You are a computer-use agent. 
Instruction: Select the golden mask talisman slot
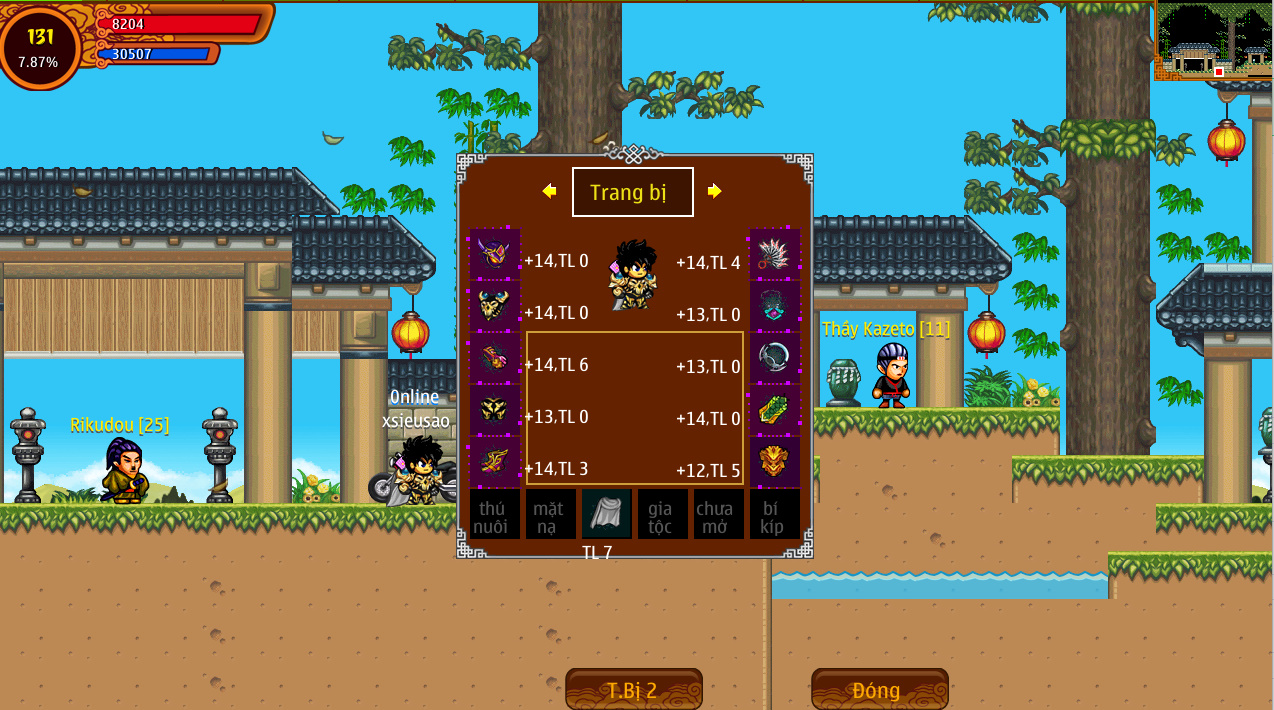point(775,462)
